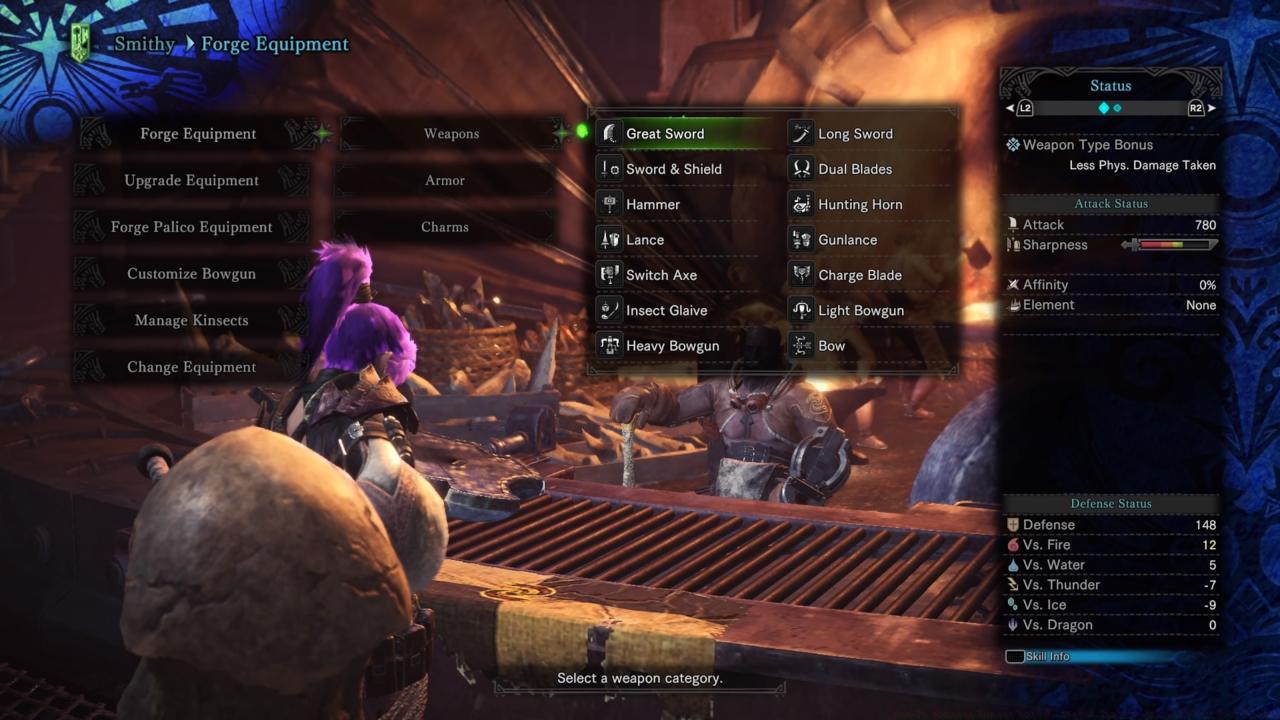Click the Smithy hammer icon in the header
Image resolution: width=1280 pixels, height=720 pixels.
(x=82, y=44)
